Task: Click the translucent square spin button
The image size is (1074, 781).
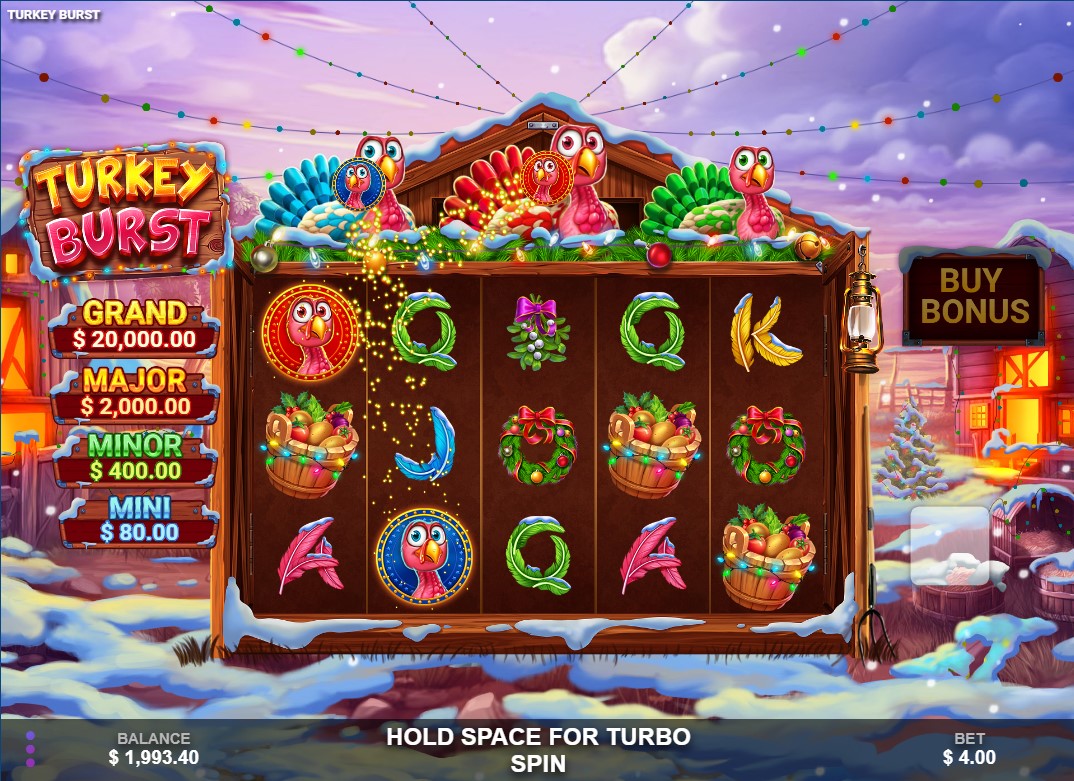Action: coord(949,546)
